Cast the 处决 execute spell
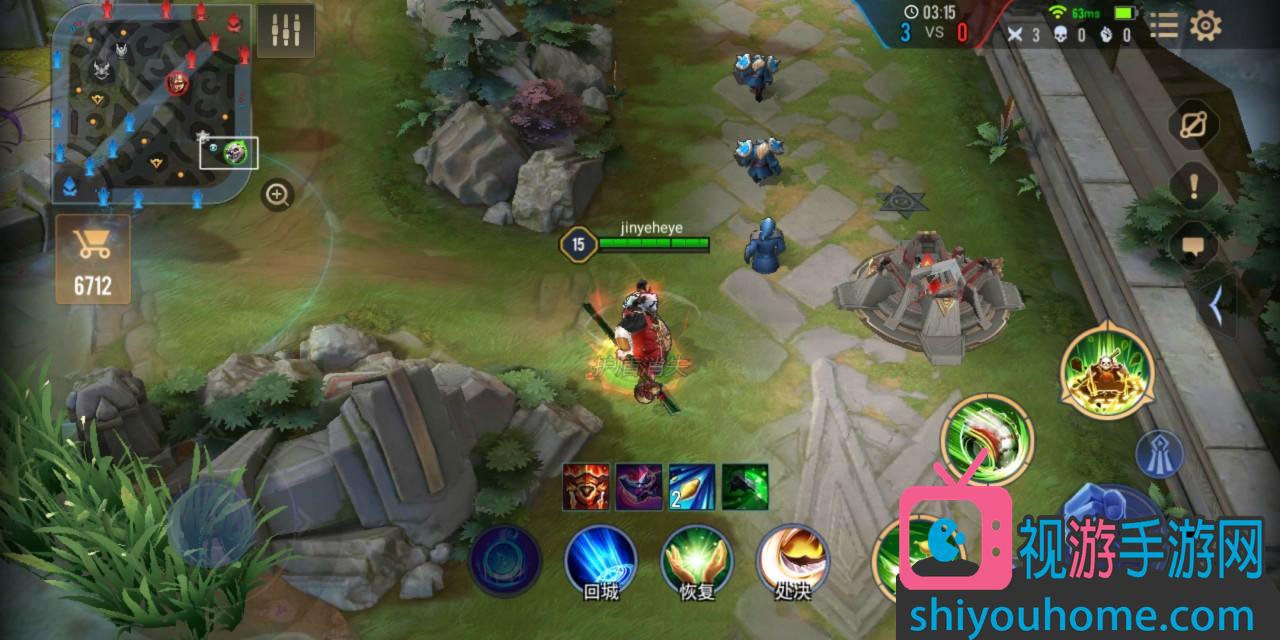 (791, 558)
